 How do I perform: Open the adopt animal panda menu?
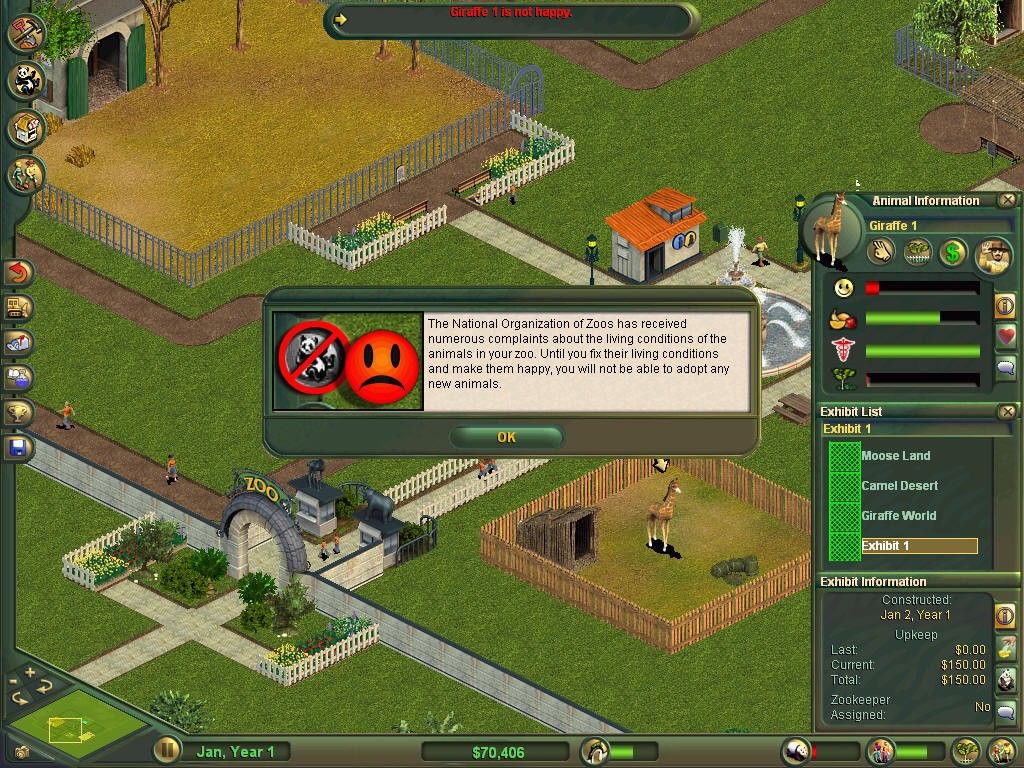pyautogui.click(x=26, y=80)
